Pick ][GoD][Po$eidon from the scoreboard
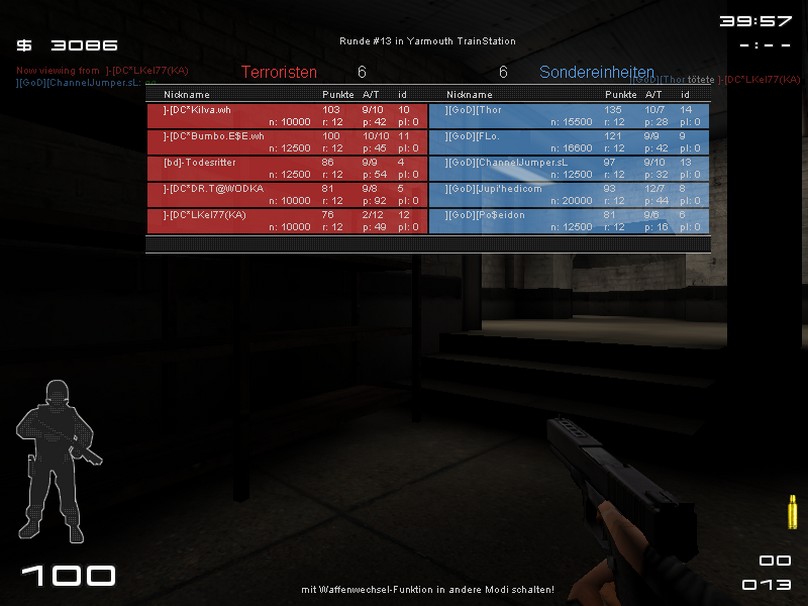 [569, 220]
